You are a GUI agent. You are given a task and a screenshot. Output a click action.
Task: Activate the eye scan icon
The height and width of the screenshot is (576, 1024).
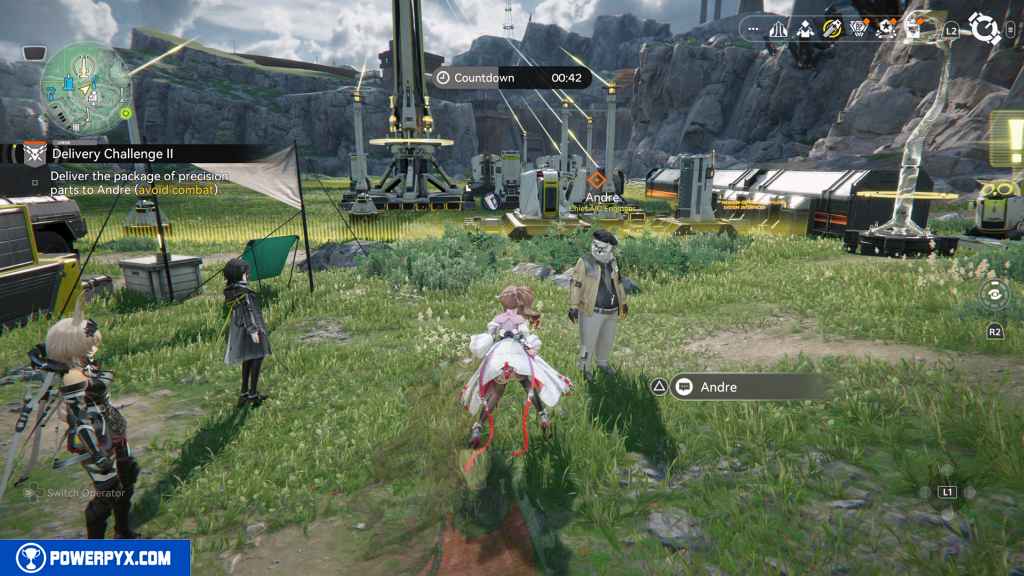[x=995, y=293]
